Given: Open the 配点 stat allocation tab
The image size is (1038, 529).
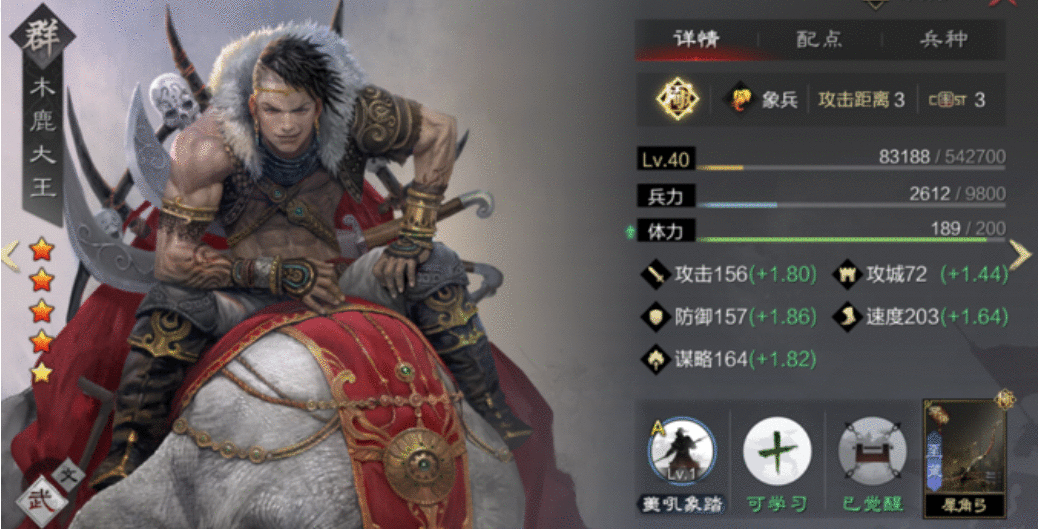Looking at the screenshot, I should coord(818,40).
